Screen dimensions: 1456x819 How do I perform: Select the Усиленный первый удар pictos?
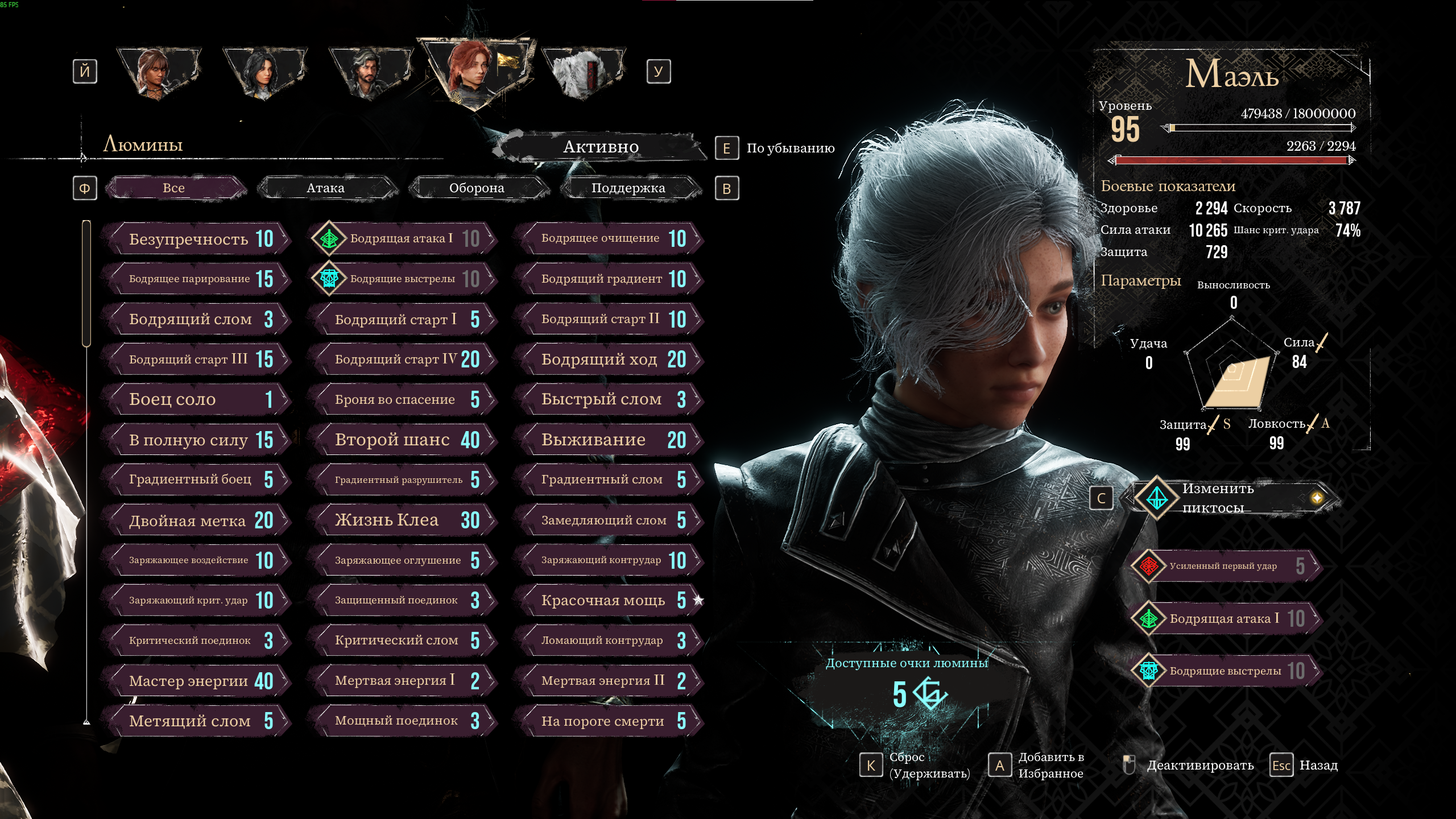point(1223,566)
